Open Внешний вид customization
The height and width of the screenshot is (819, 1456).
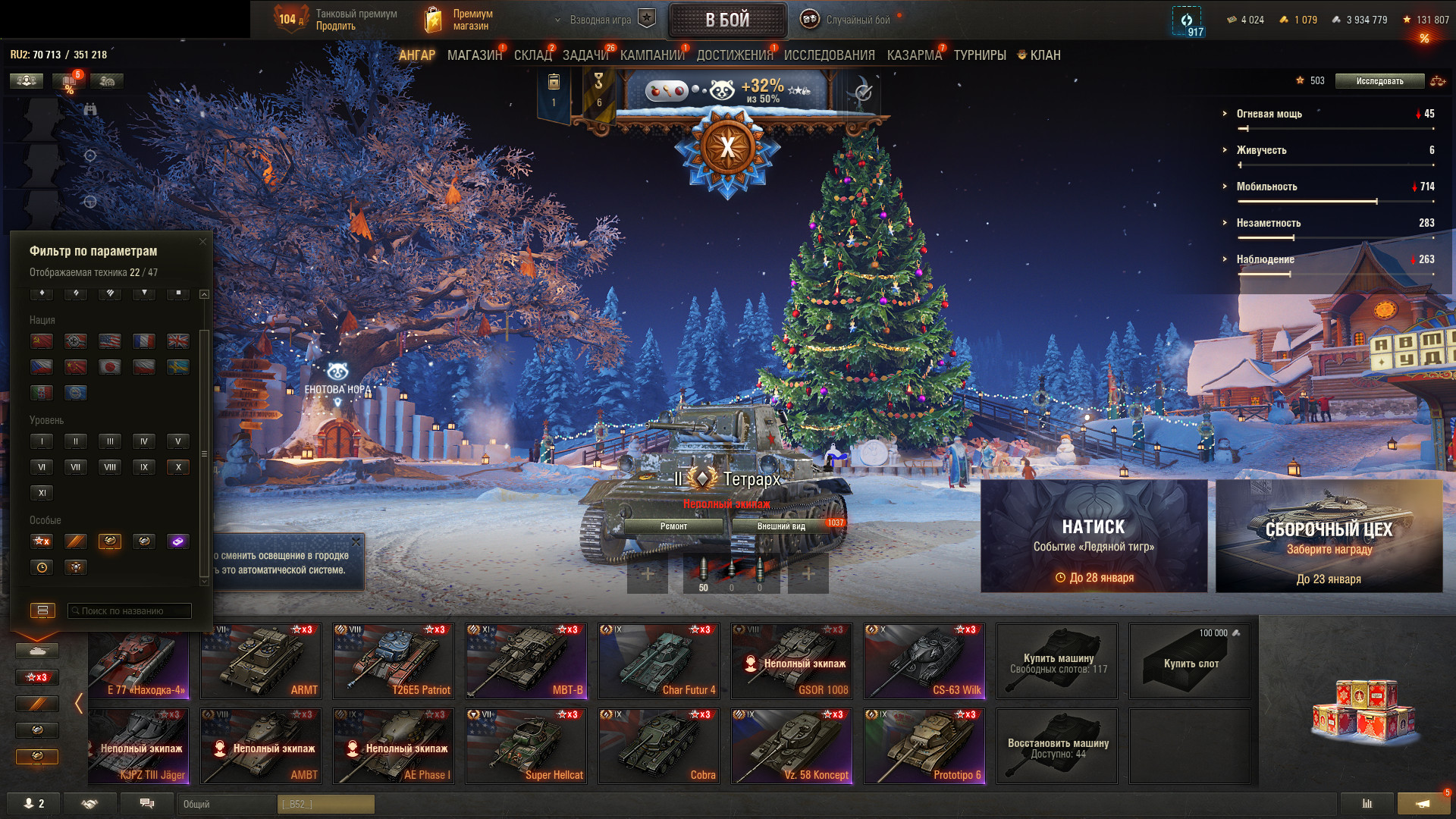pyautogui.click(x=781, y=526)
